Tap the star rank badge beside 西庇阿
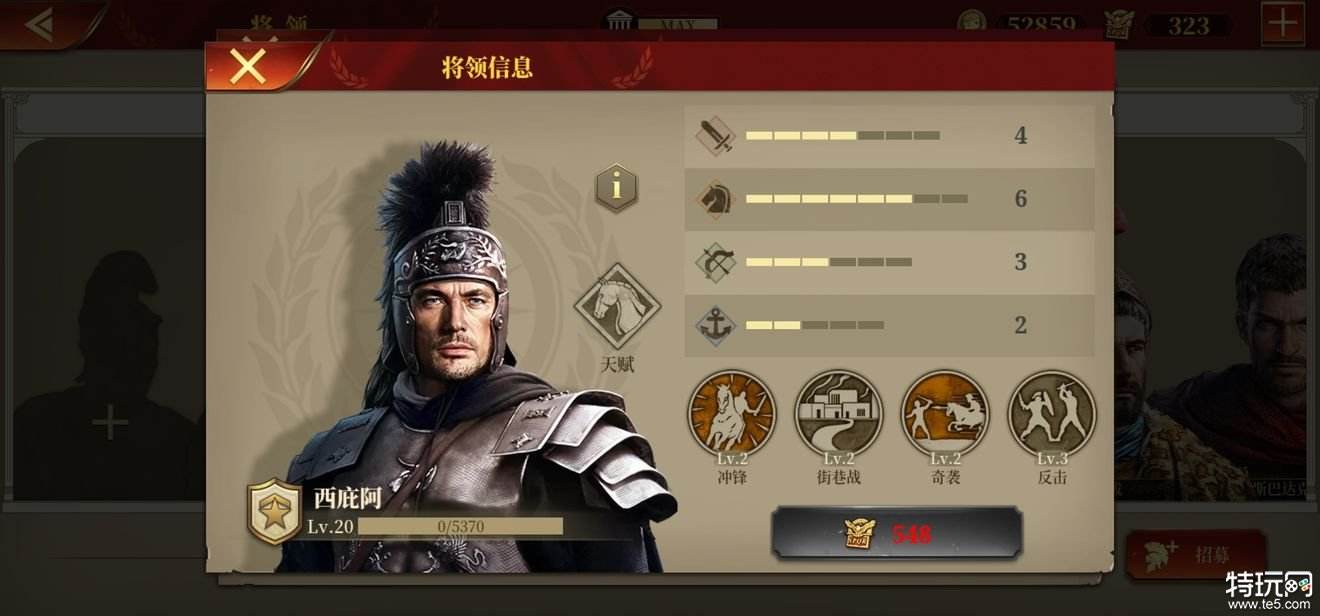This screenshot has width=1320, height=616. coord(274,511)
